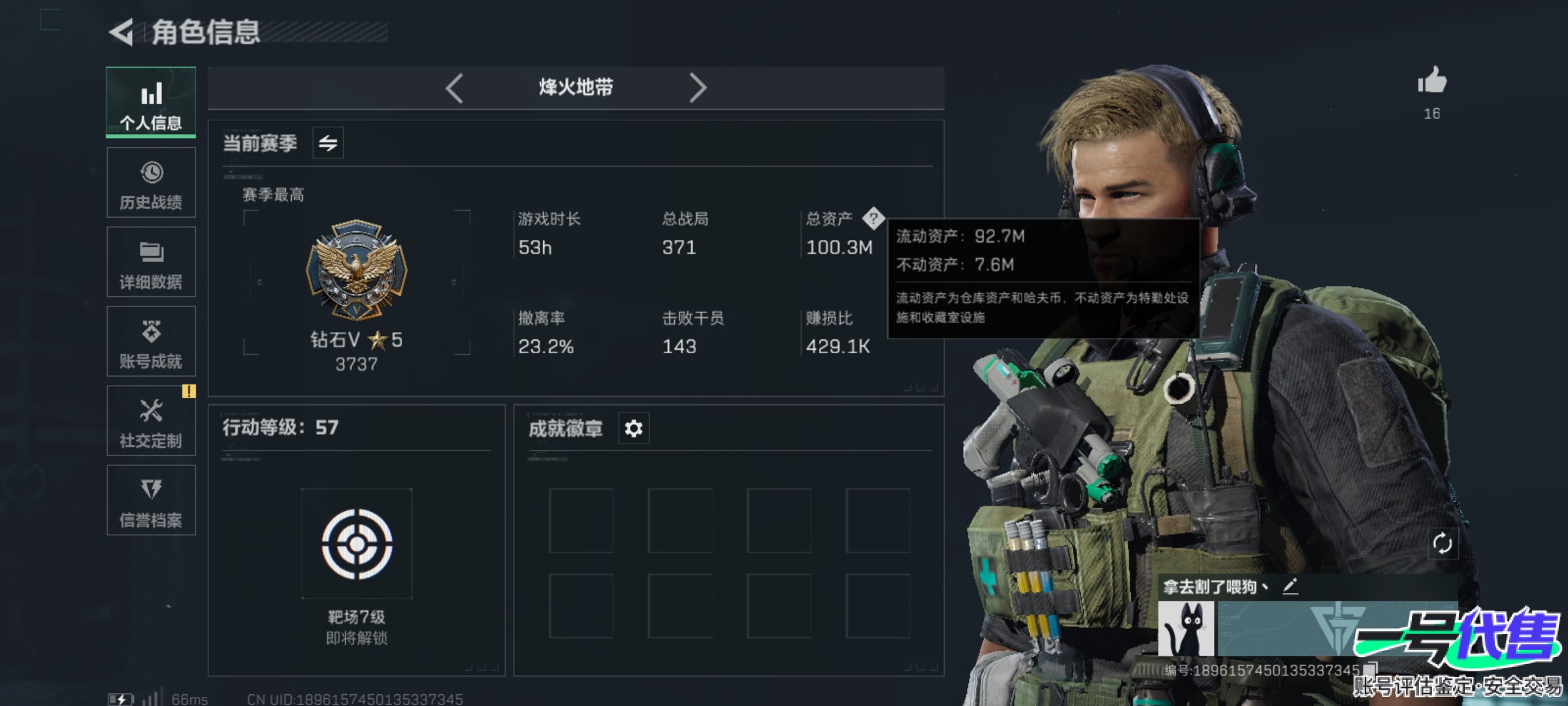Give a thumbs-up like to this profile
Screen dimensions: 1568x706
click(1432, 82)
